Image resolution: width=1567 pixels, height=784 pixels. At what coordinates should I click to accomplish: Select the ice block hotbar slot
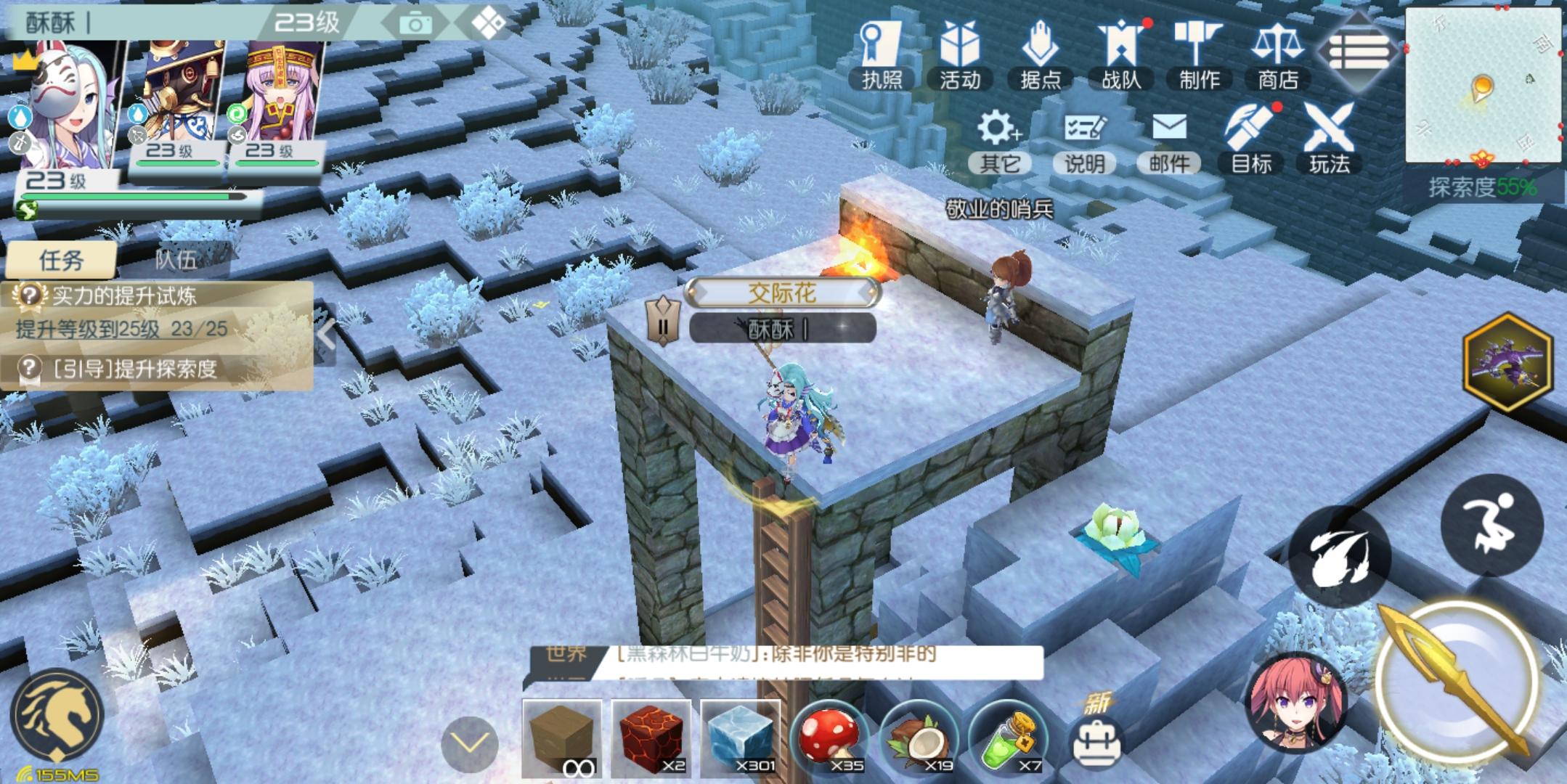[740, 737]
